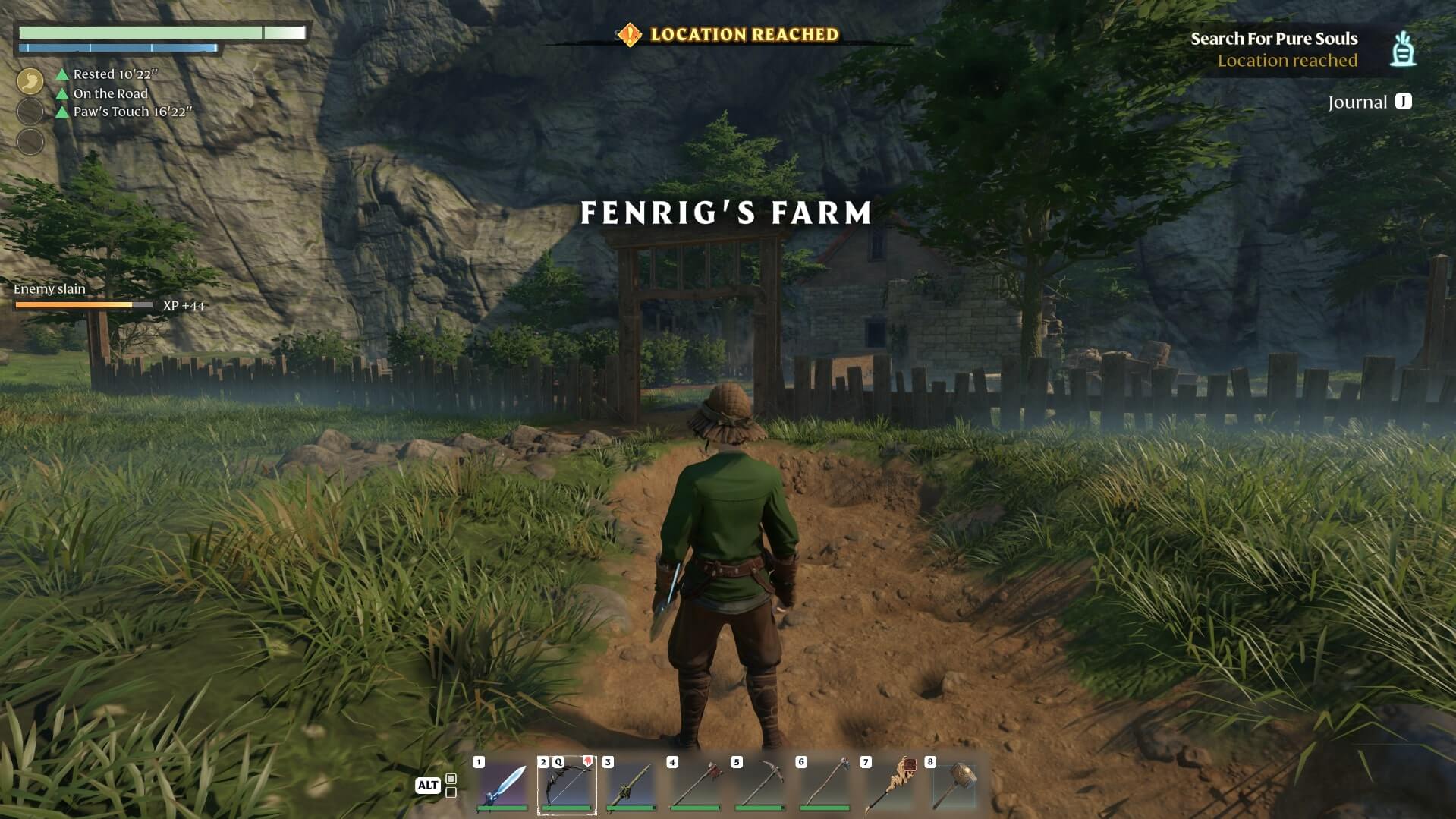The height and width of the screenshot is (819, 1456).
Task: Select the blue sword in hotbar slot 1
Action: (x=502, y=784)
